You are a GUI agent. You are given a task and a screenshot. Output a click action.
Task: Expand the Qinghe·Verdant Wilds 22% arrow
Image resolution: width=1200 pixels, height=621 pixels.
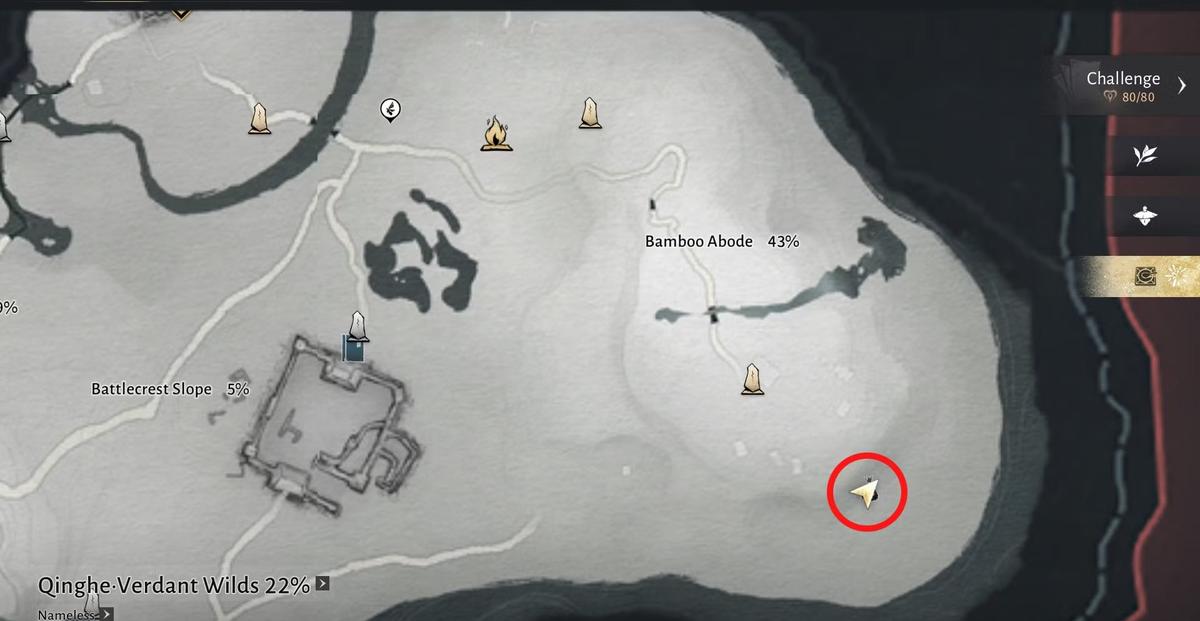pos(322,584)
